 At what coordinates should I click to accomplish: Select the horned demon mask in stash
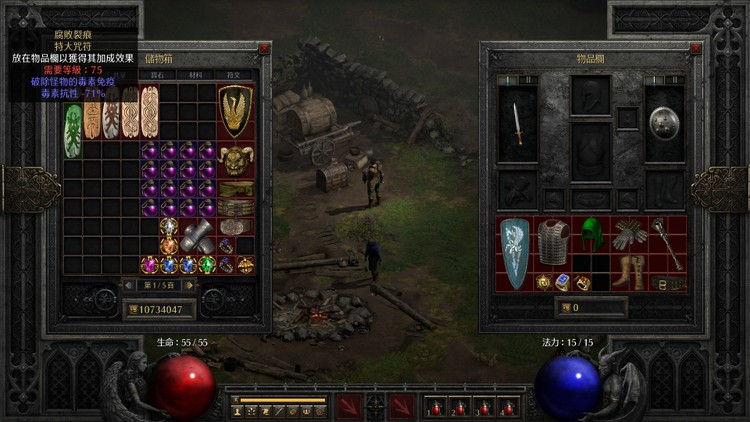pyautogui.click(x=236, y=159)
